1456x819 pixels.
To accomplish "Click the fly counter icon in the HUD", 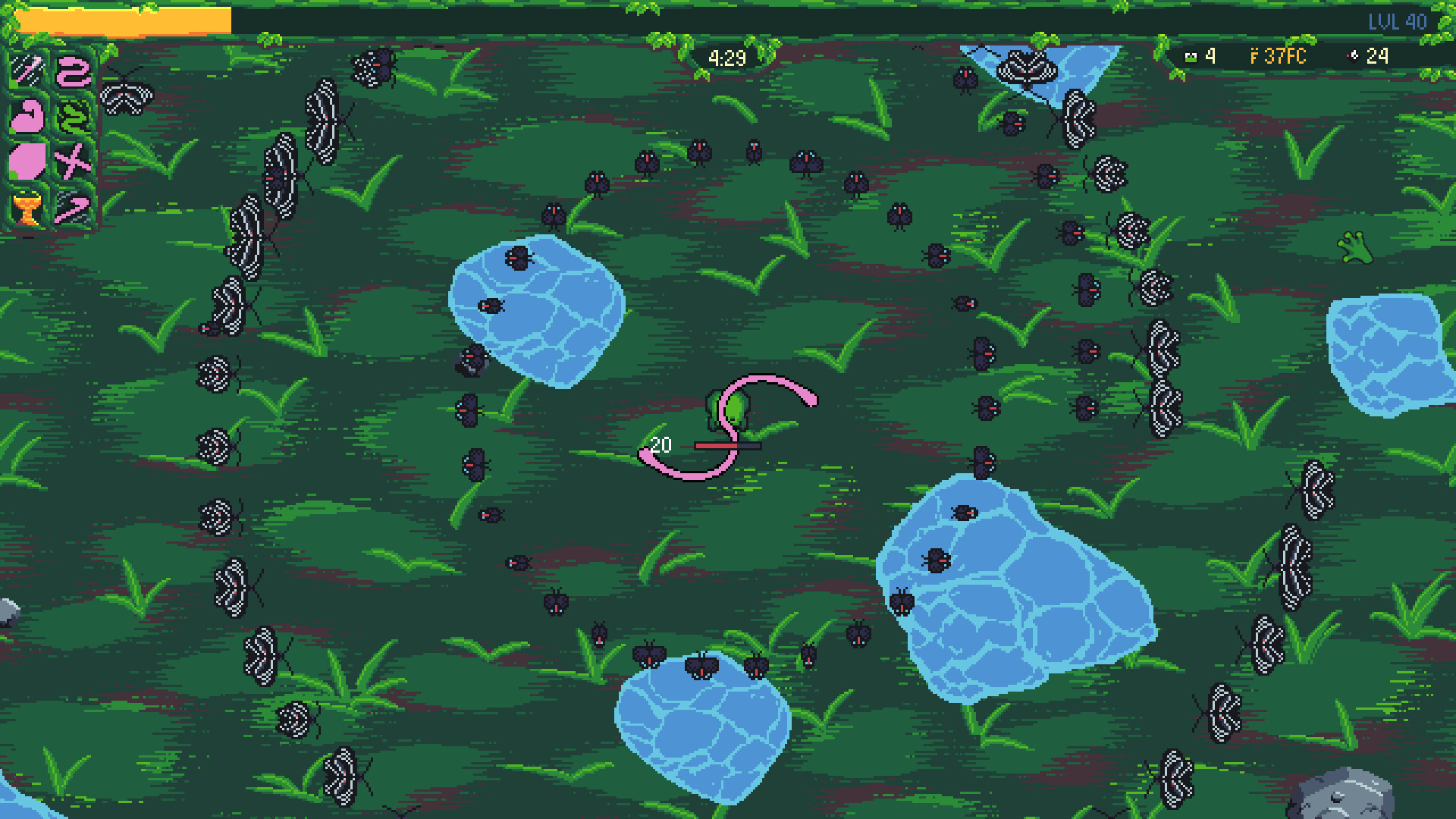I will click(1352, 57).
